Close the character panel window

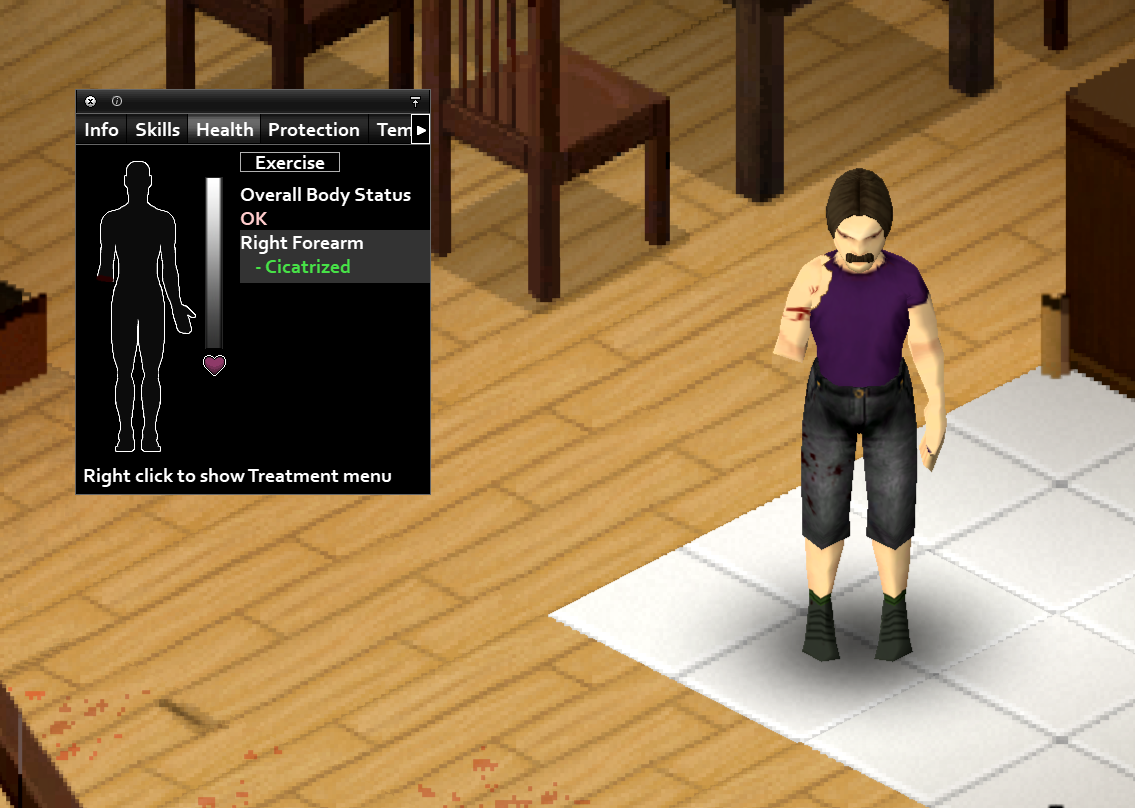click(x=90, y=101)
